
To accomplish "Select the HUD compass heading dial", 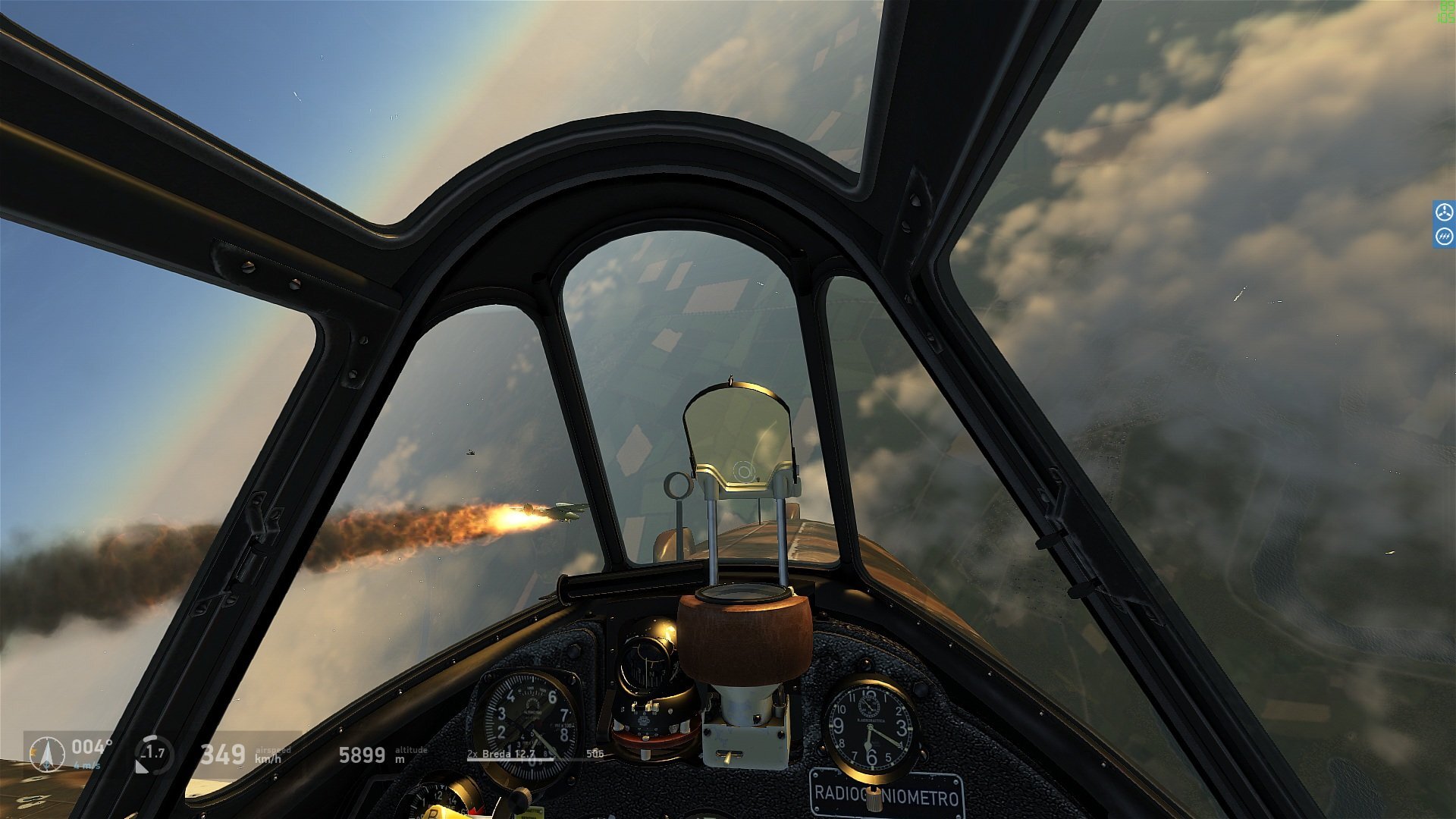I will pos(47,755).
